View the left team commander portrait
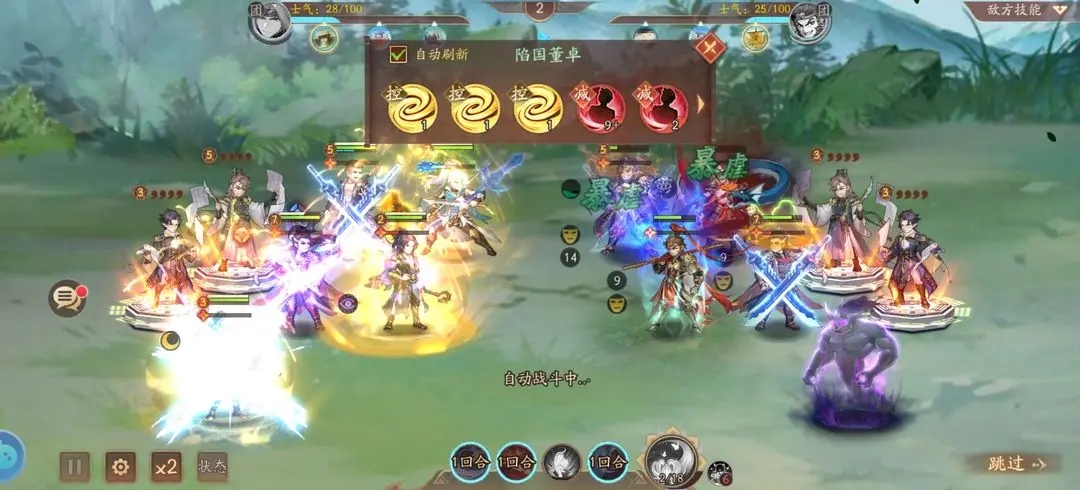Viewport: 1080px width, 490px height. pos(269,22)
